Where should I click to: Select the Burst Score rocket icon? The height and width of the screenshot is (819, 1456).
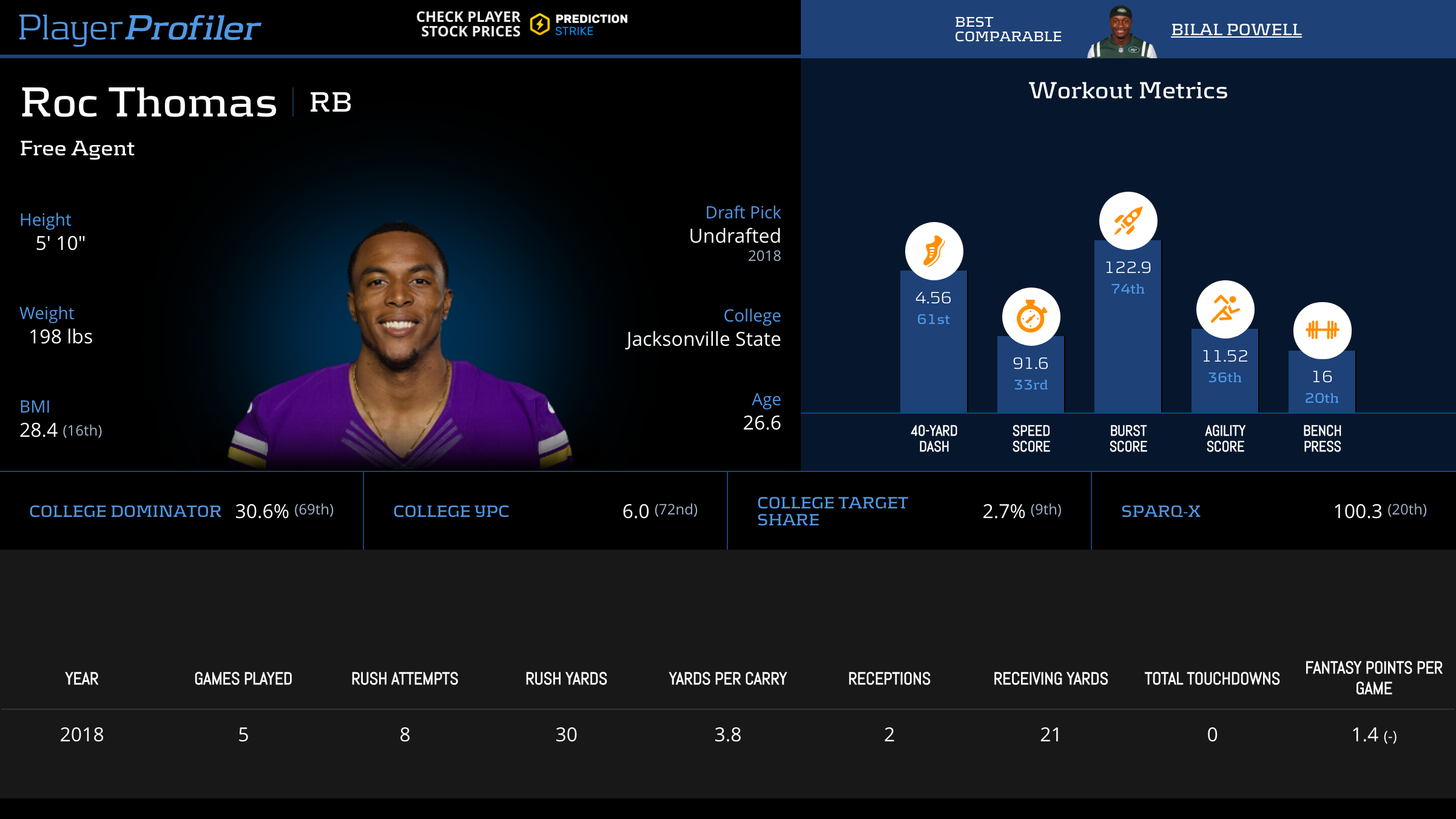(x=1128, y=221)
